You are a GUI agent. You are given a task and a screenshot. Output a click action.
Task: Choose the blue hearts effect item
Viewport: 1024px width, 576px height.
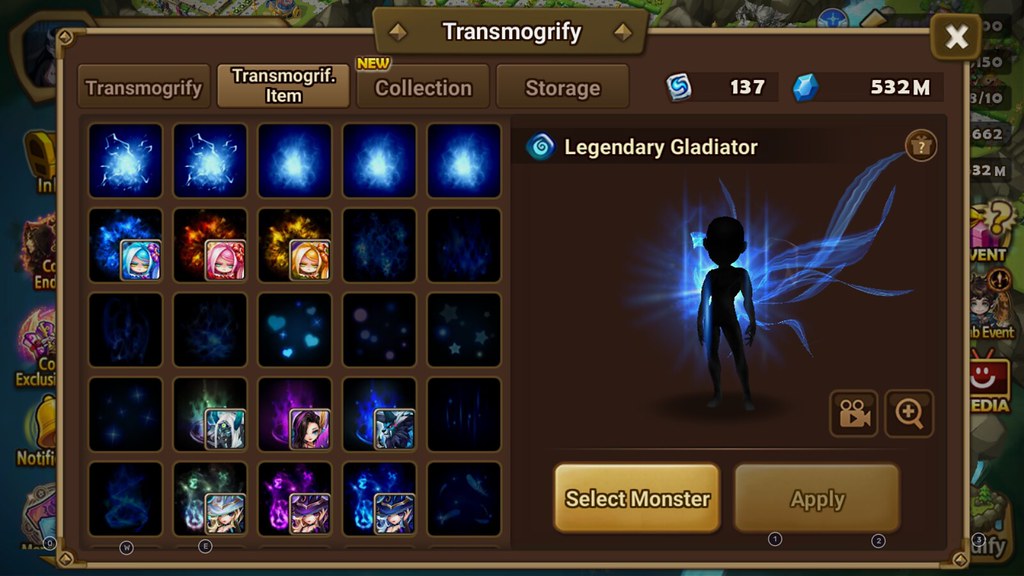pyautogui.click(x=294, y=329)
